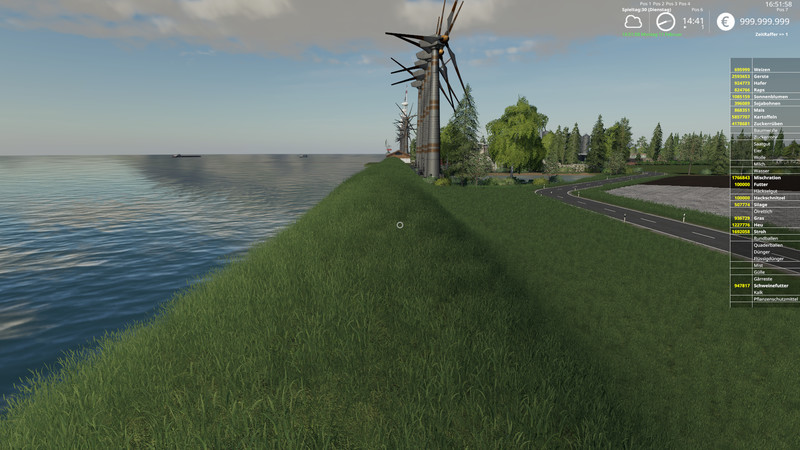The image size is (800, 450).
Task: Select the Schweinefutter stock row
Action: tap(765, 285)
